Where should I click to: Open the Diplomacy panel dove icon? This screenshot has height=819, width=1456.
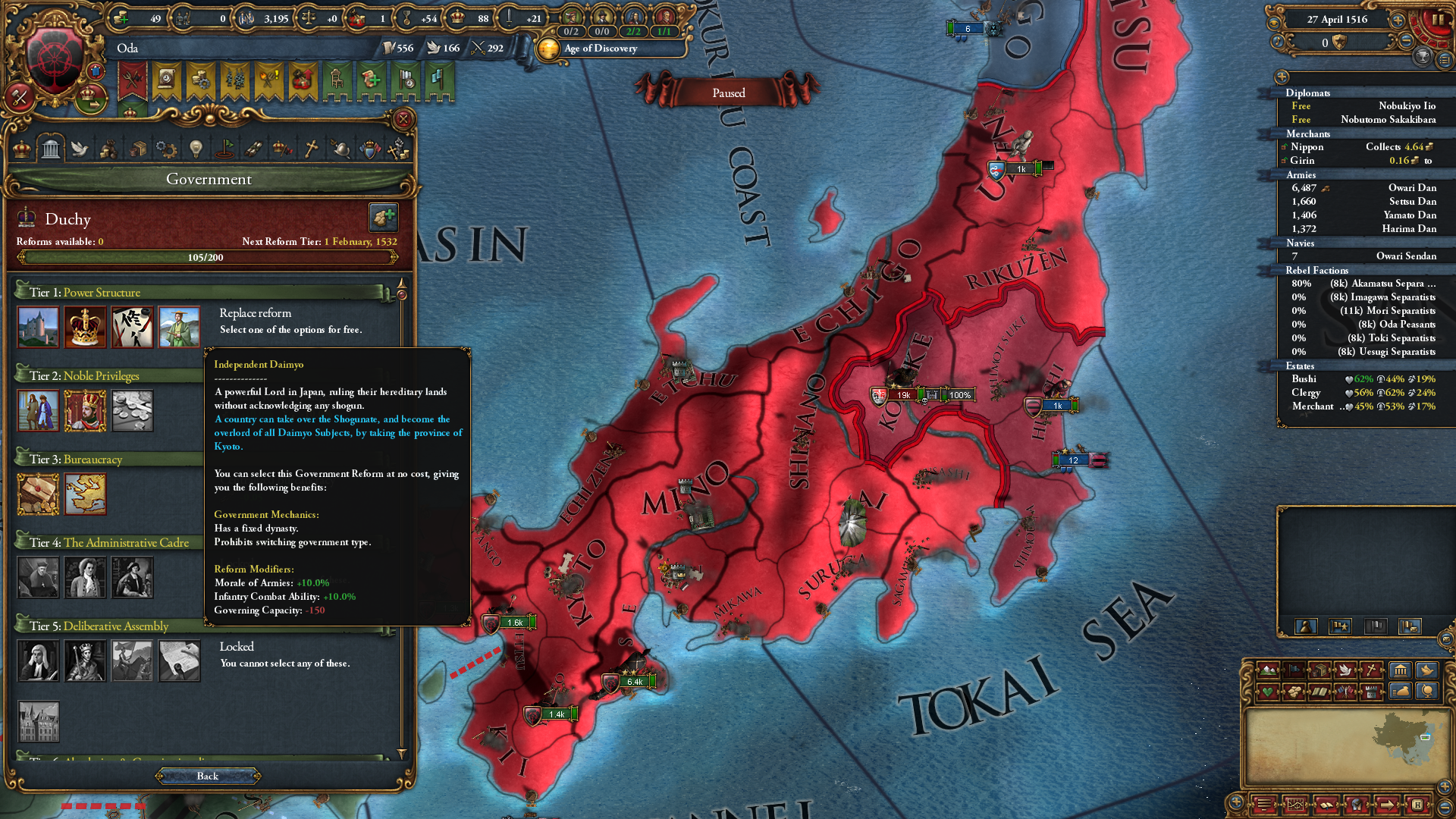coord(80,149)
